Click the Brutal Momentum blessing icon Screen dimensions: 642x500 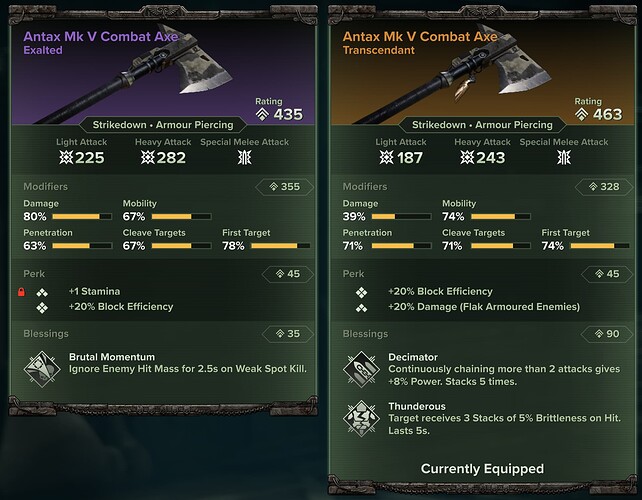pyautogui.click(x=42, y=367)
